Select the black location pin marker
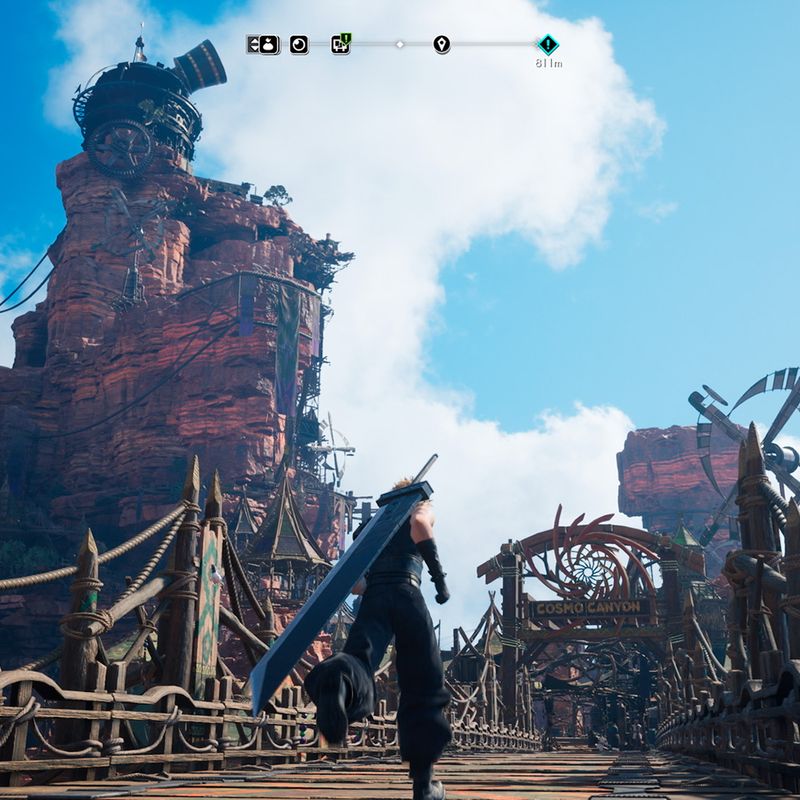Viewport: 800px width, 800px height. 441,44
